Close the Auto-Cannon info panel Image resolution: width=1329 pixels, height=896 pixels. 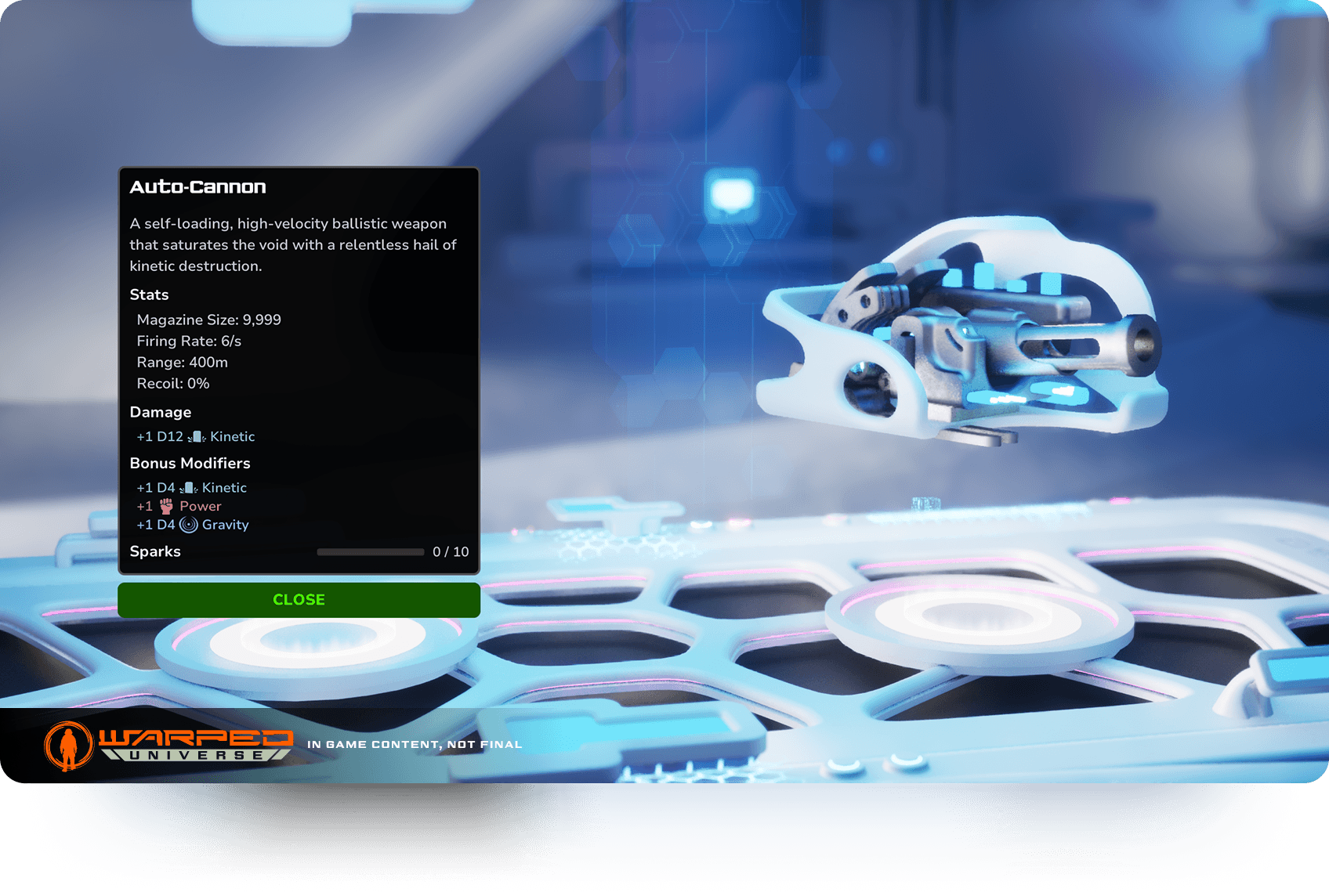pos(299,600)
